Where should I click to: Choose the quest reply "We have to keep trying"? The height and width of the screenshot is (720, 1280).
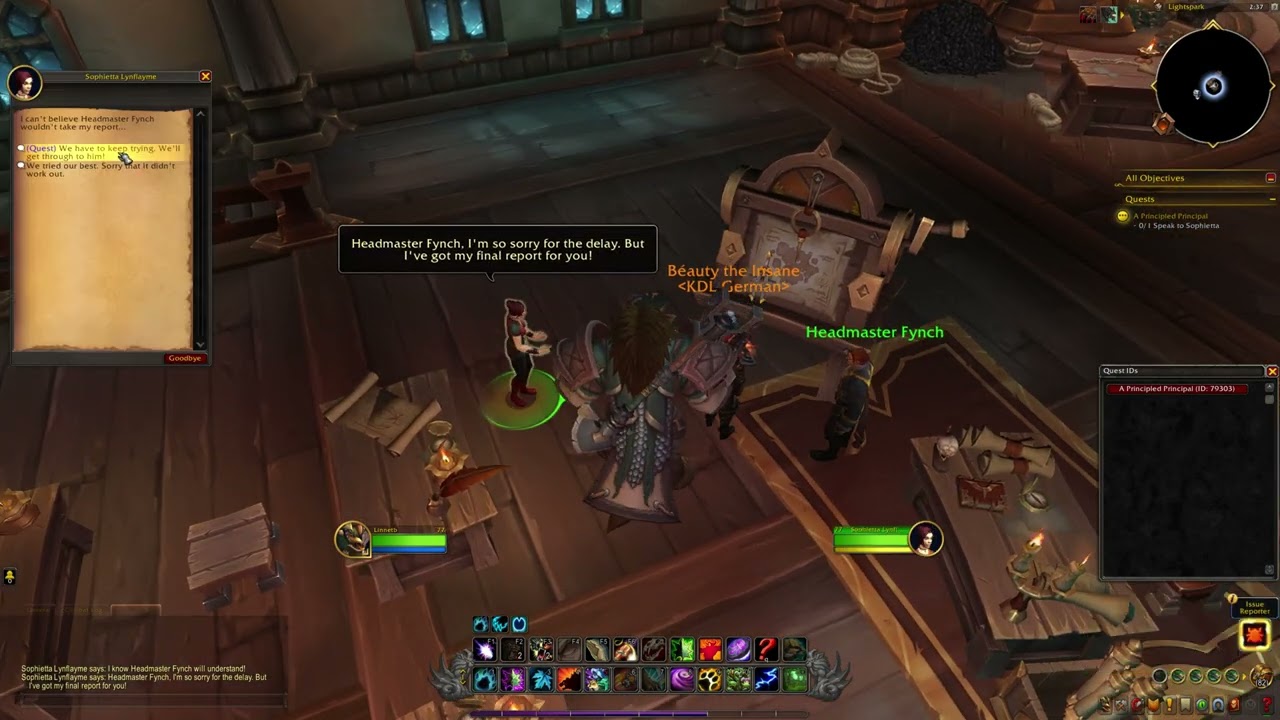point(103,152)
